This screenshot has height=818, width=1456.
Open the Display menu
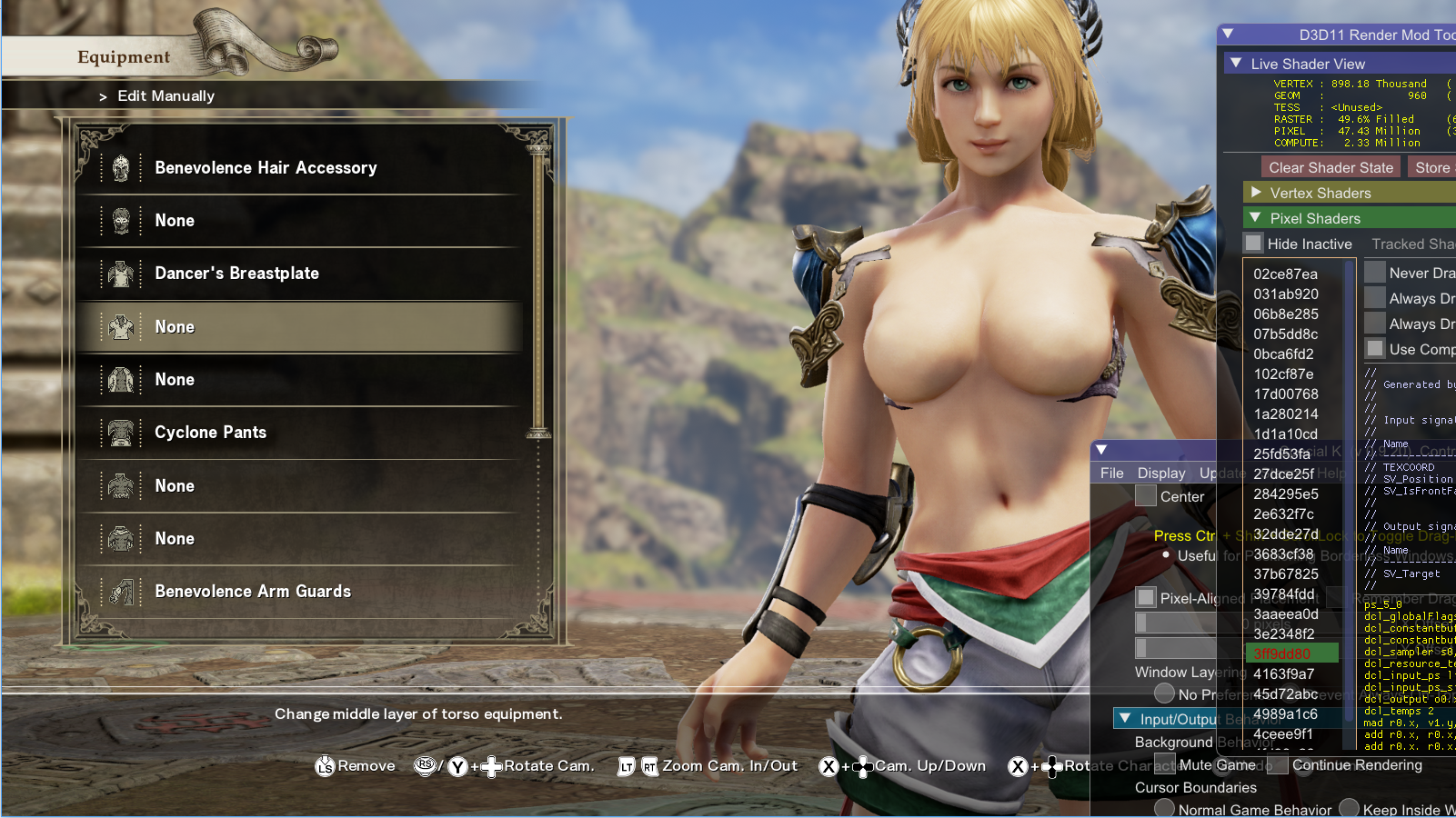[x=1161, y=473]
